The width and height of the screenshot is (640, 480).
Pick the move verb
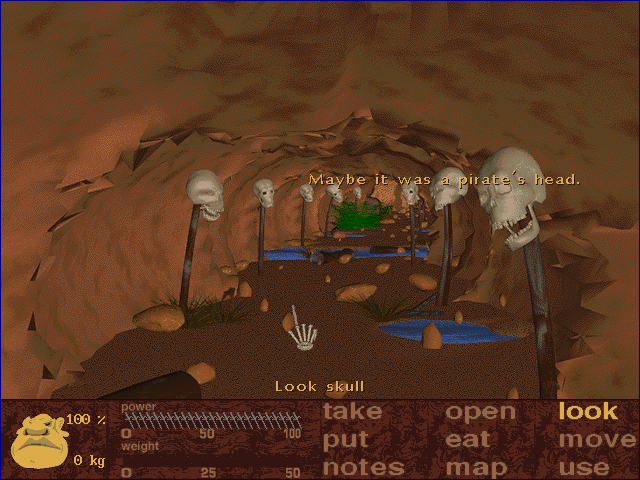click(597, 439)
